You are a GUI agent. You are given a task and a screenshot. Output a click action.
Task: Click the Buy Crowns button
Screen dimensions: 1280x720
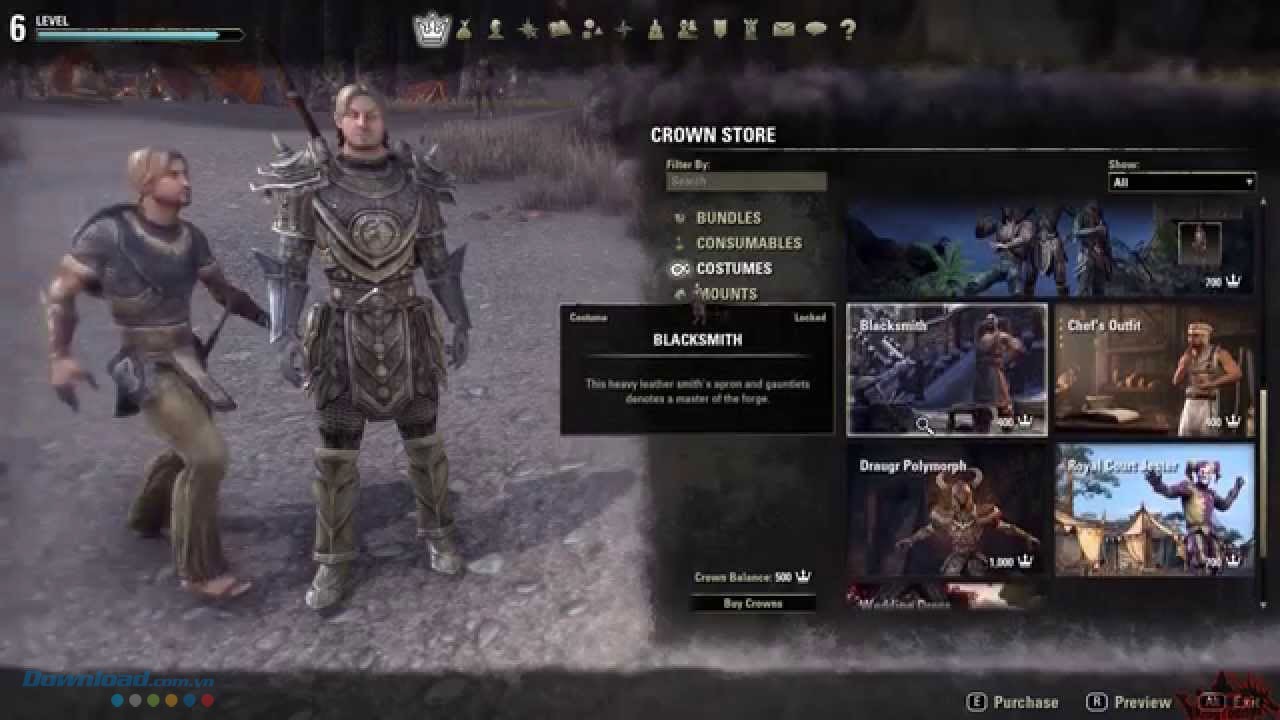(x=752, y=603)
